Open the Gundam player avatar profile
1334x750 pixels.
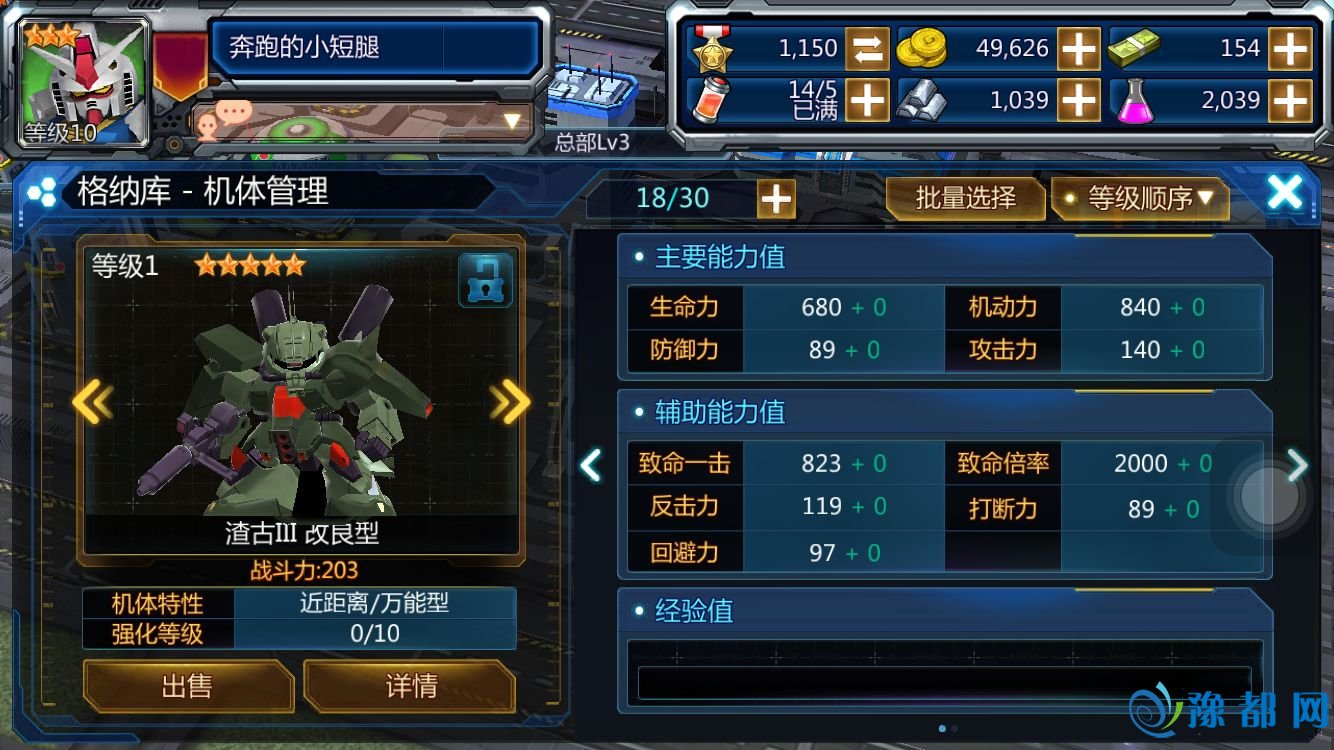(85, 82)
